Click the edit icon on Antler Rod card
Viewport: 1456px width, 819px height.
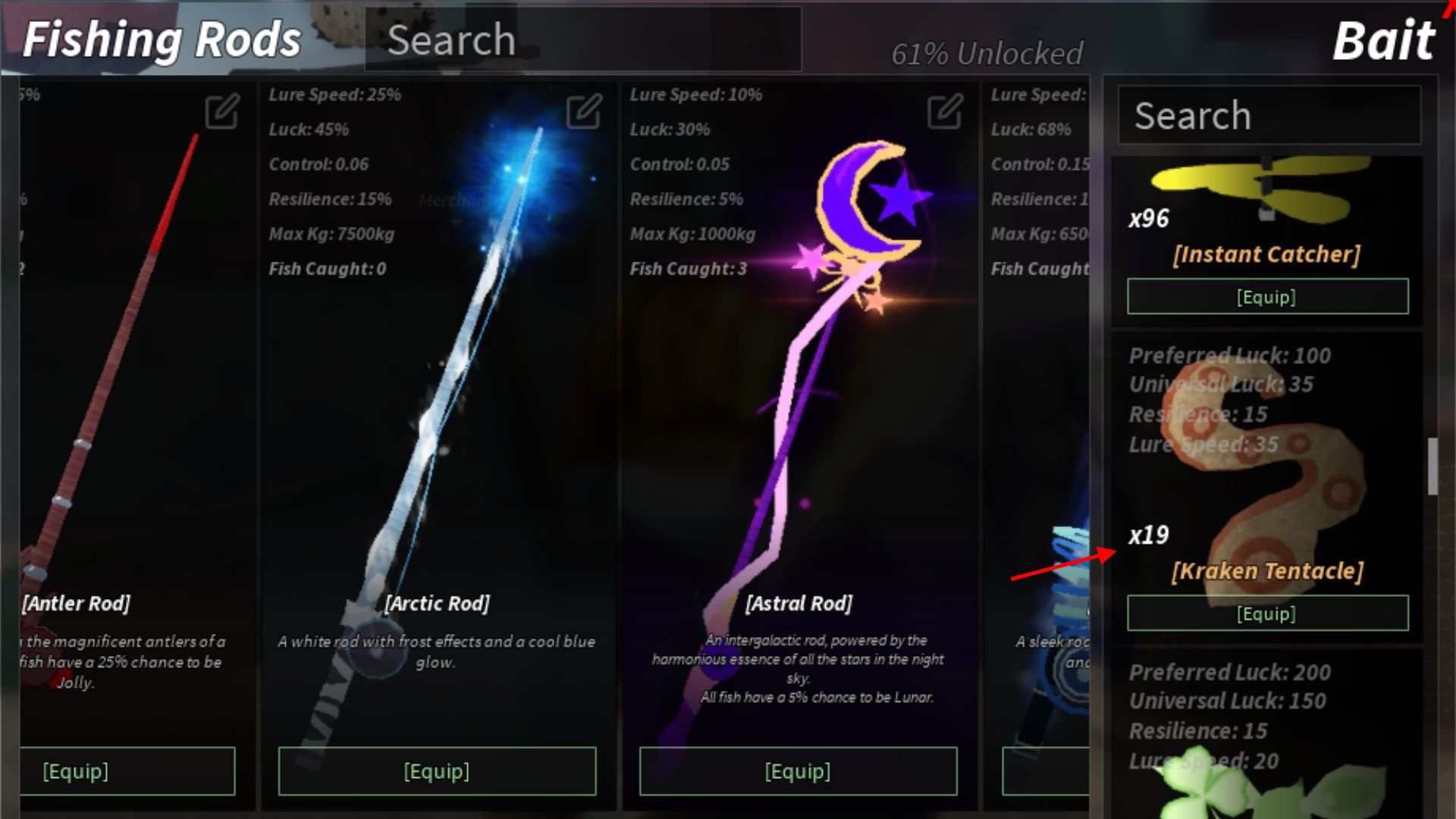coord(222,111)
